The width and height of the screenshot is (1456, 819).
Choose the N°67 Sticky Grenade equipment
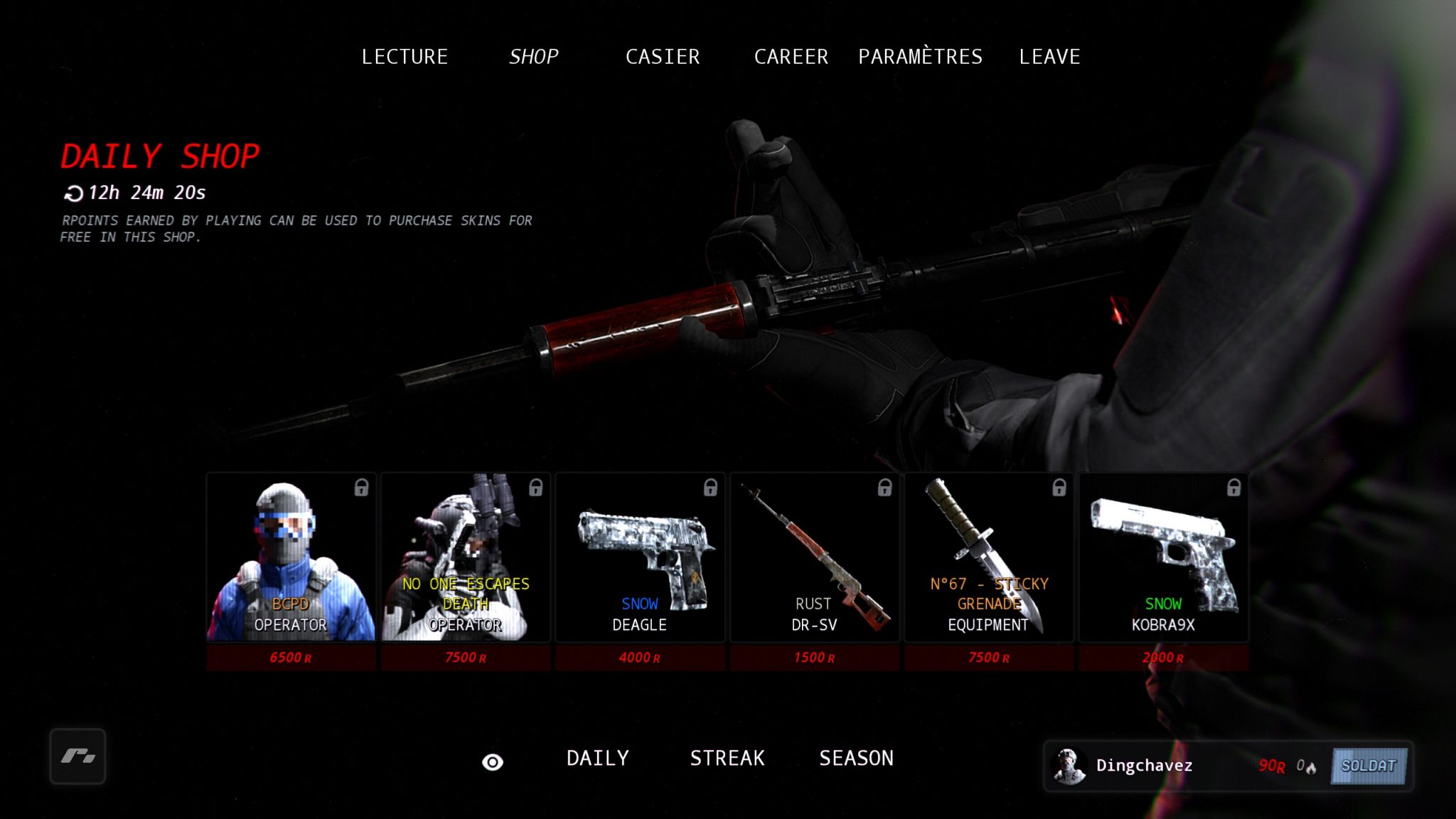pyautogui.click(x=989, y=557)
